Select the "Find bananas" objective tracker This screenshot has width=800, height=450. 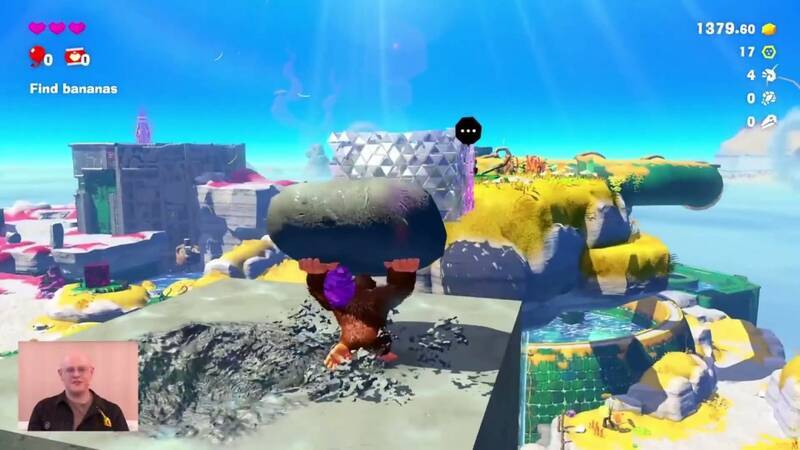tap(73, 89)
